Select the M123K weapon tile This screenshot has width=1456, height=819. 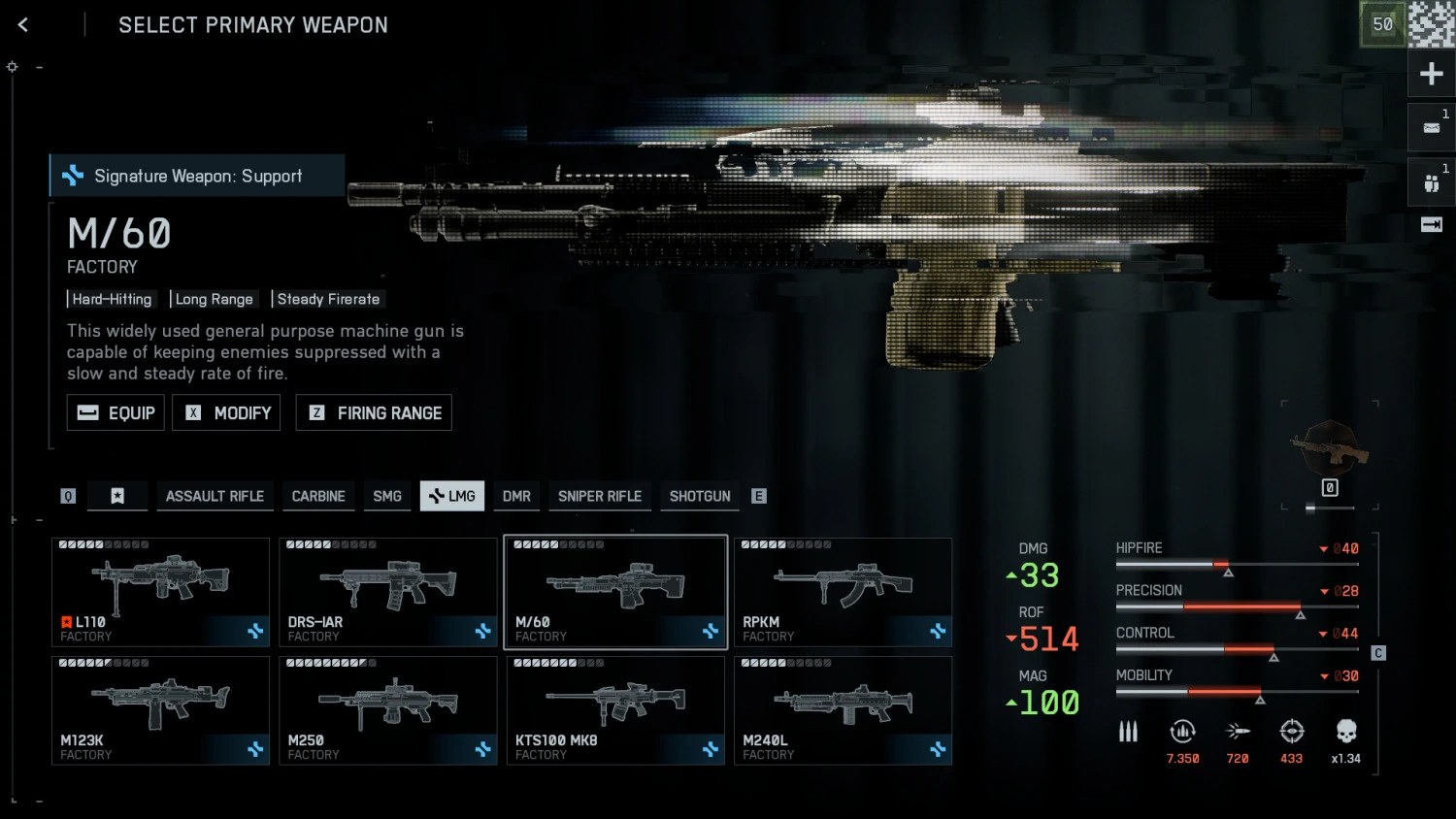tap(160, 710)
